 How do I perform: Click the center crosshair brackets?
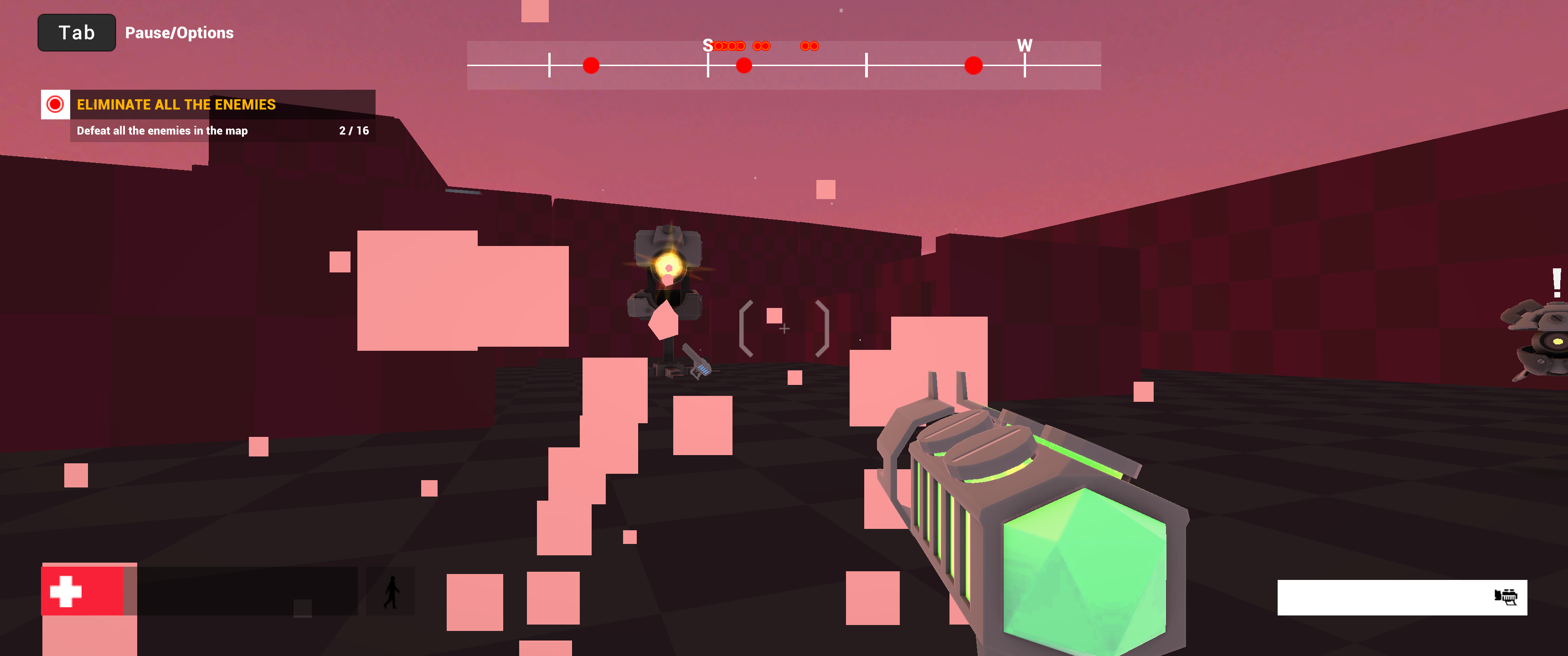(x=784, y=328)
